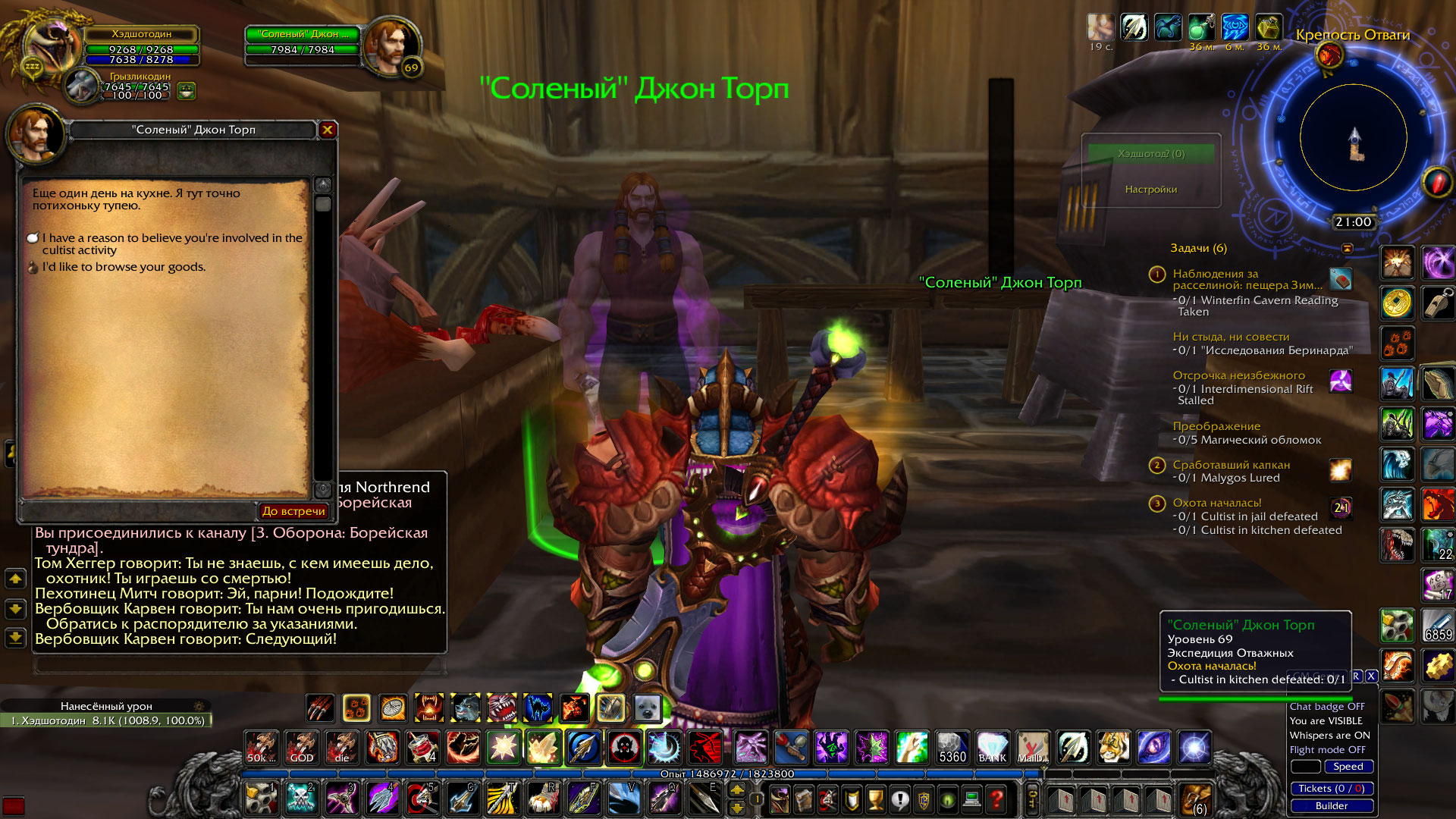Toggle the "Chat badge OFF" setting
The height and width of the screenshot is (819, 1456).
click(1327, 706)
